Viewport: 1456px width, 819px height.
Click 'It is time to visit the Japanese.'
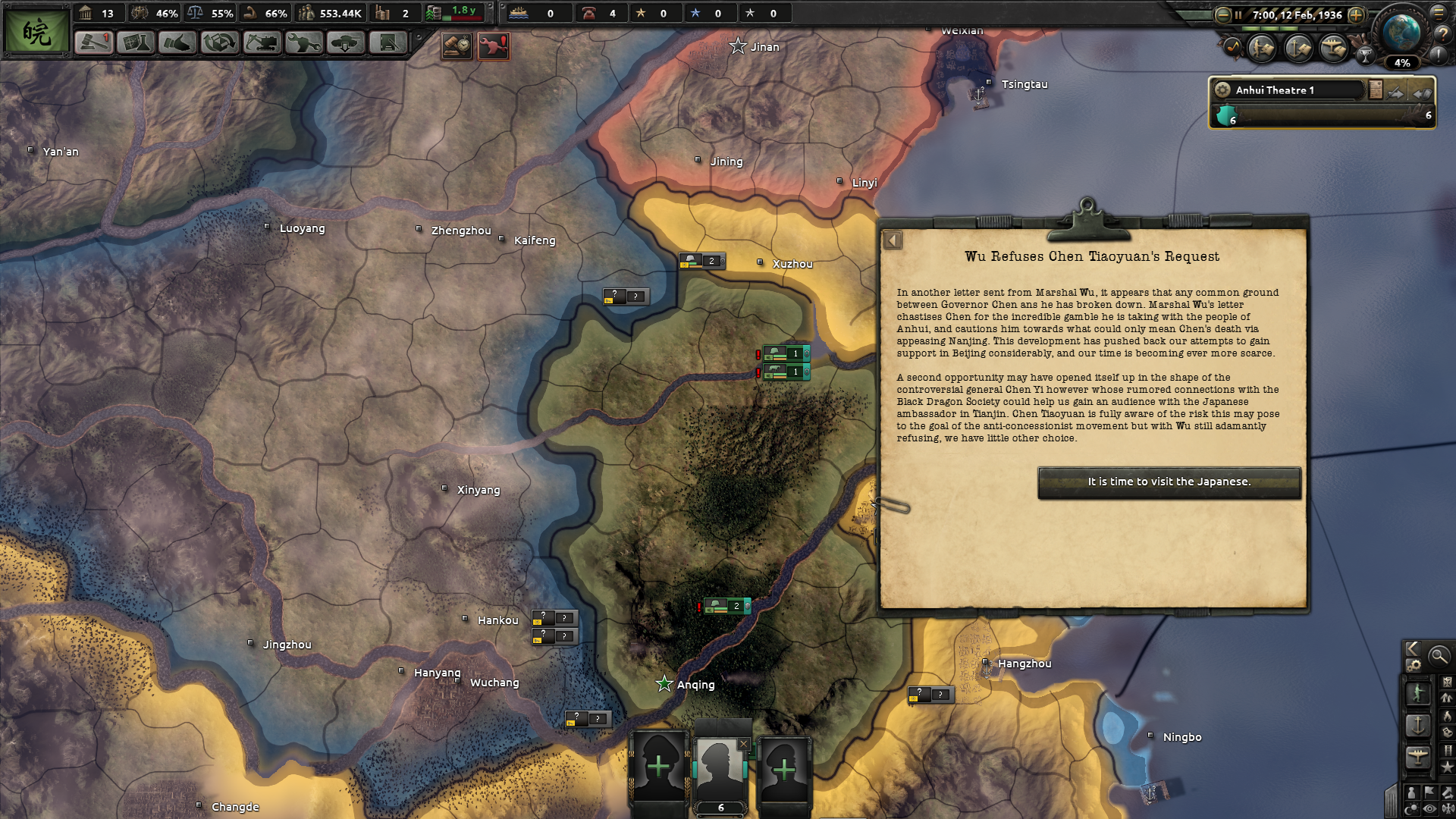pyautogui.click(x=1169, y=482)
